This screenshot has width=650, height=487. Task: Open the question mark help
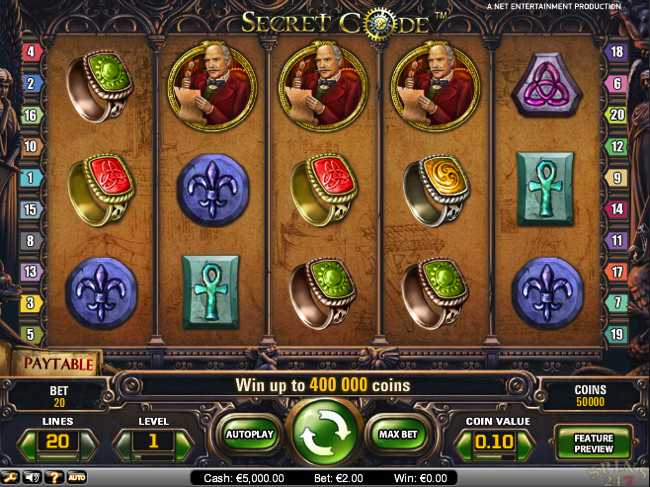pos(54,478)
